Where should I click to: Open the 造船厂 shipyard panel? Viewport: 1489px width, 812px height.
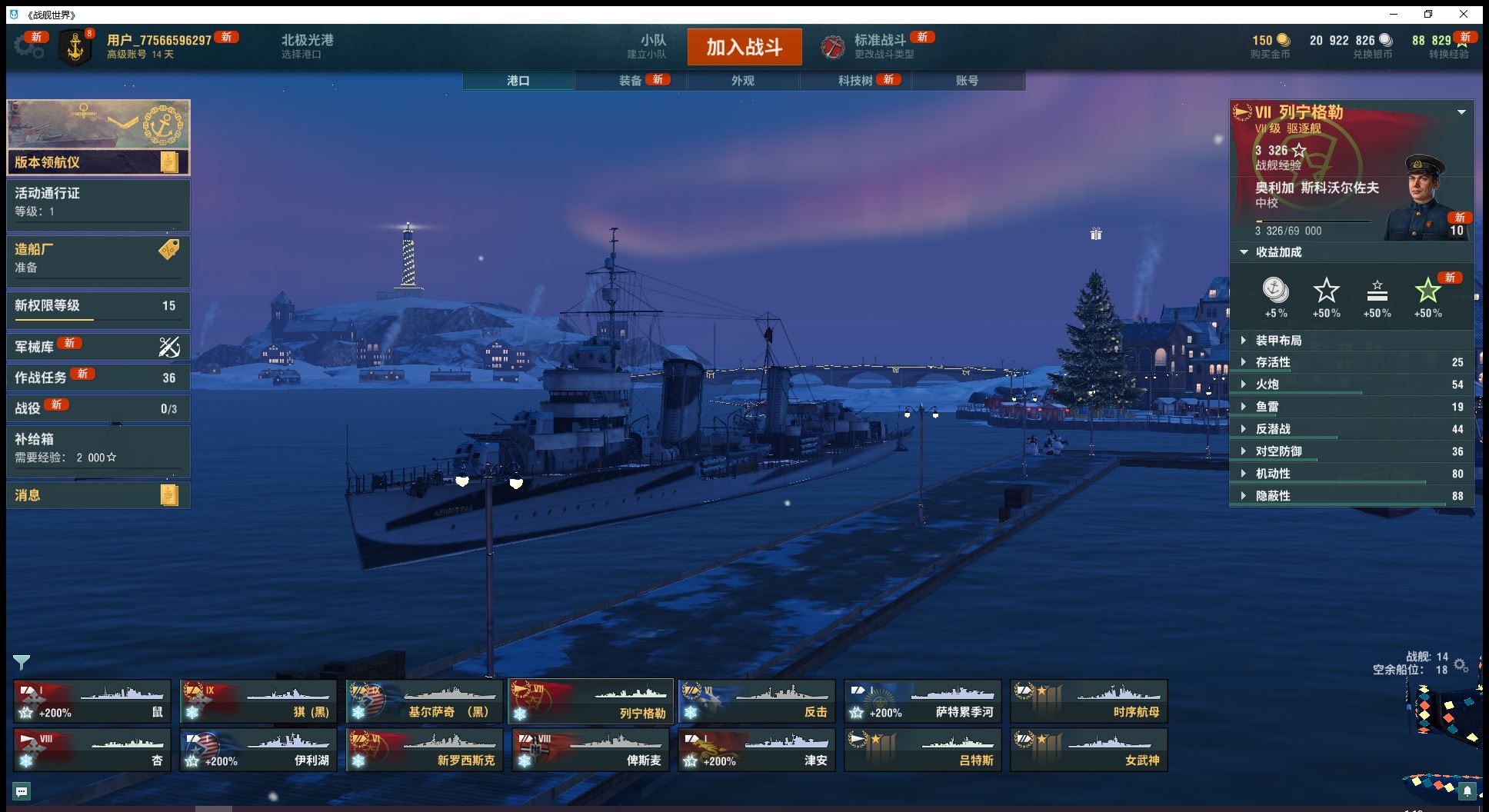(98, 258)
